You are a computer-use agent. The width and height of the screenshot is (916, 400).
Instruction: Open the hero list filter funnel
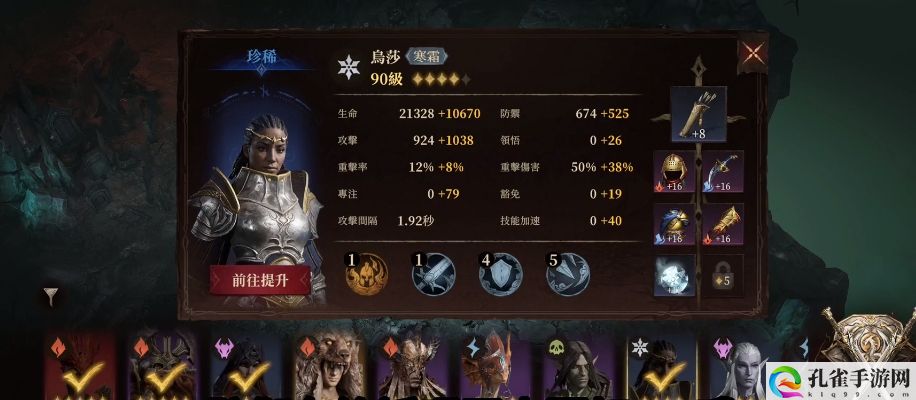(51, 295)
